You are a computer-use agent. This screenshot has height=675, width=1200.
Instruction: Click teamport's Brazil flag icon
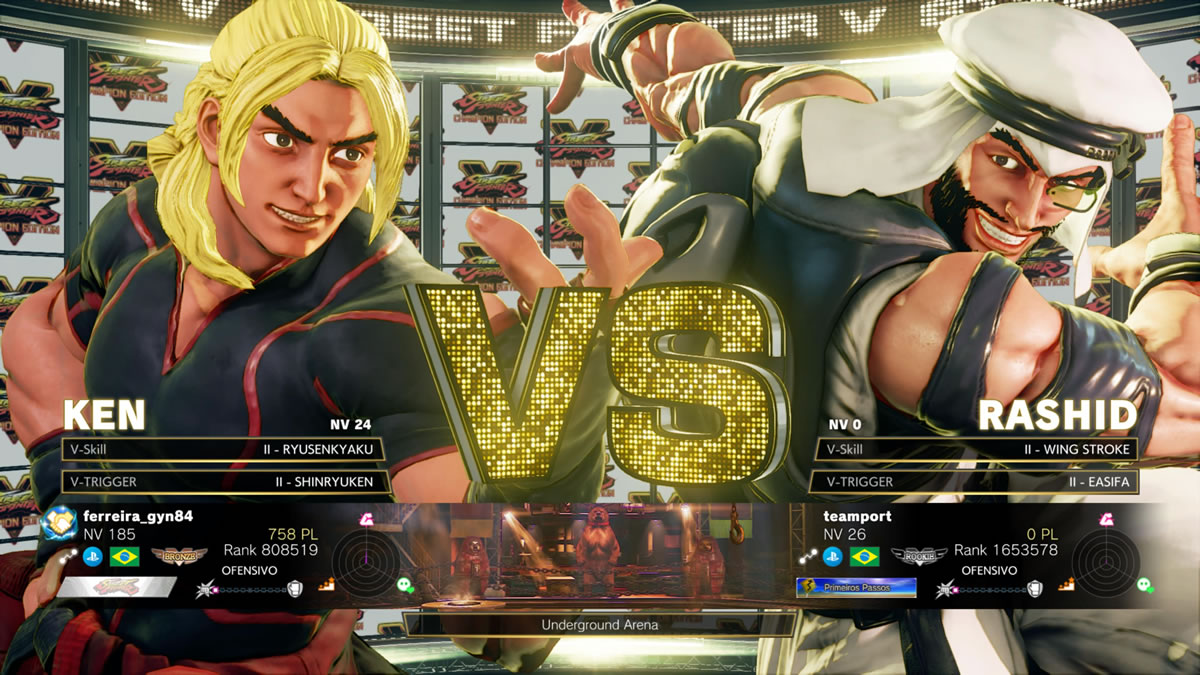point(864,557)
